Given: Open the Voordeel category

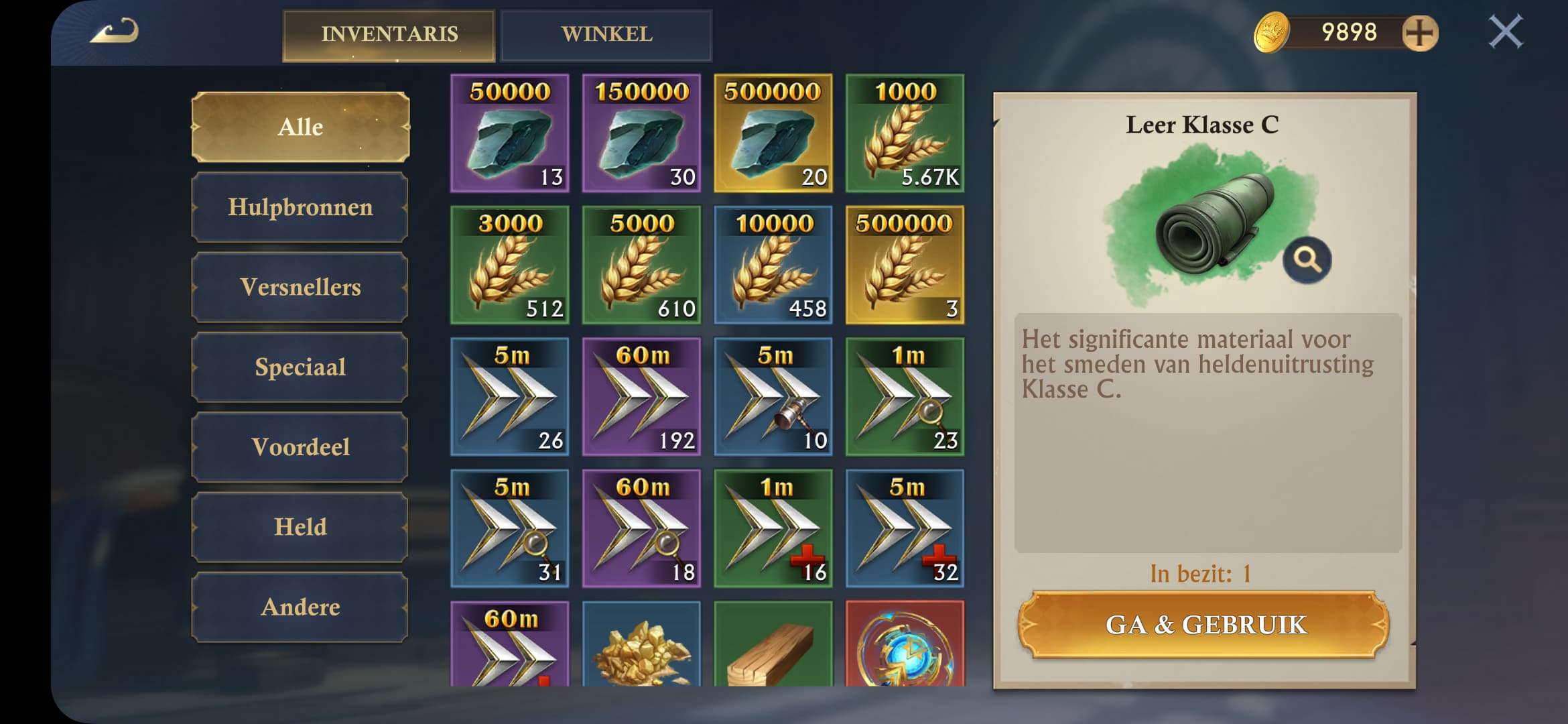Looking at the screenshot, I should (300, 446).
